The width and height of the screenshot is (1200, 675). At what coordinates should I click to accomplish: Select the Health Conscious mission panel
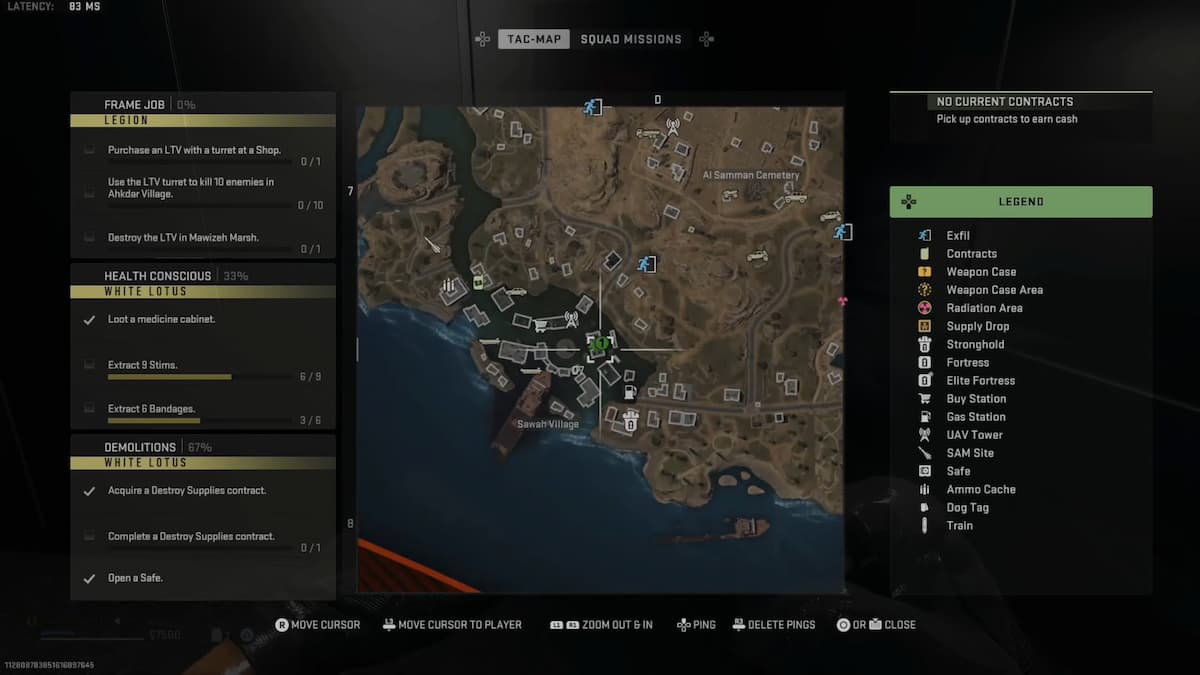coord(157,276)
